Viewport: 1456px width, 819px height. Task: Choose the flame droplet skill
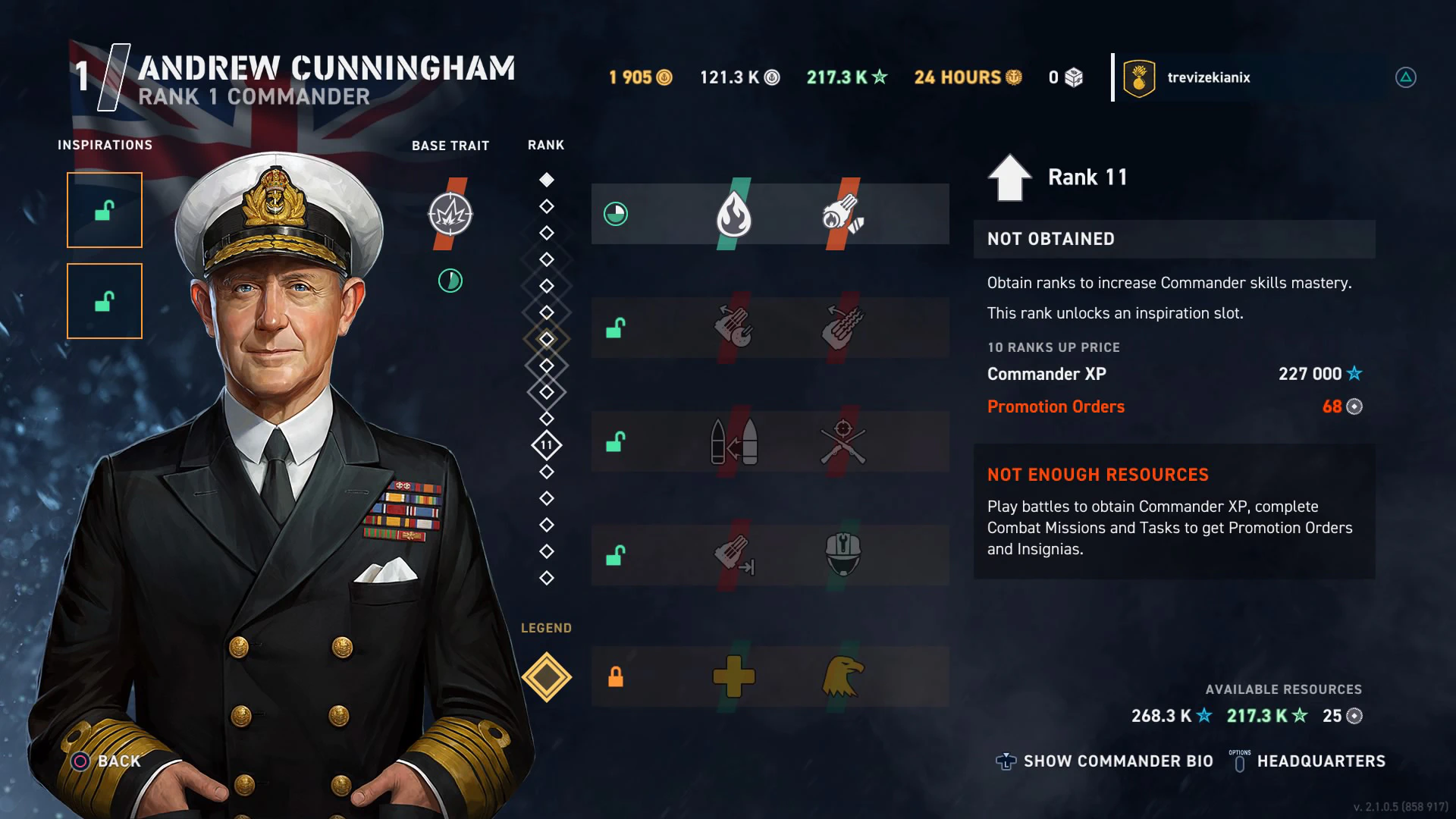(x=733, y=215)
